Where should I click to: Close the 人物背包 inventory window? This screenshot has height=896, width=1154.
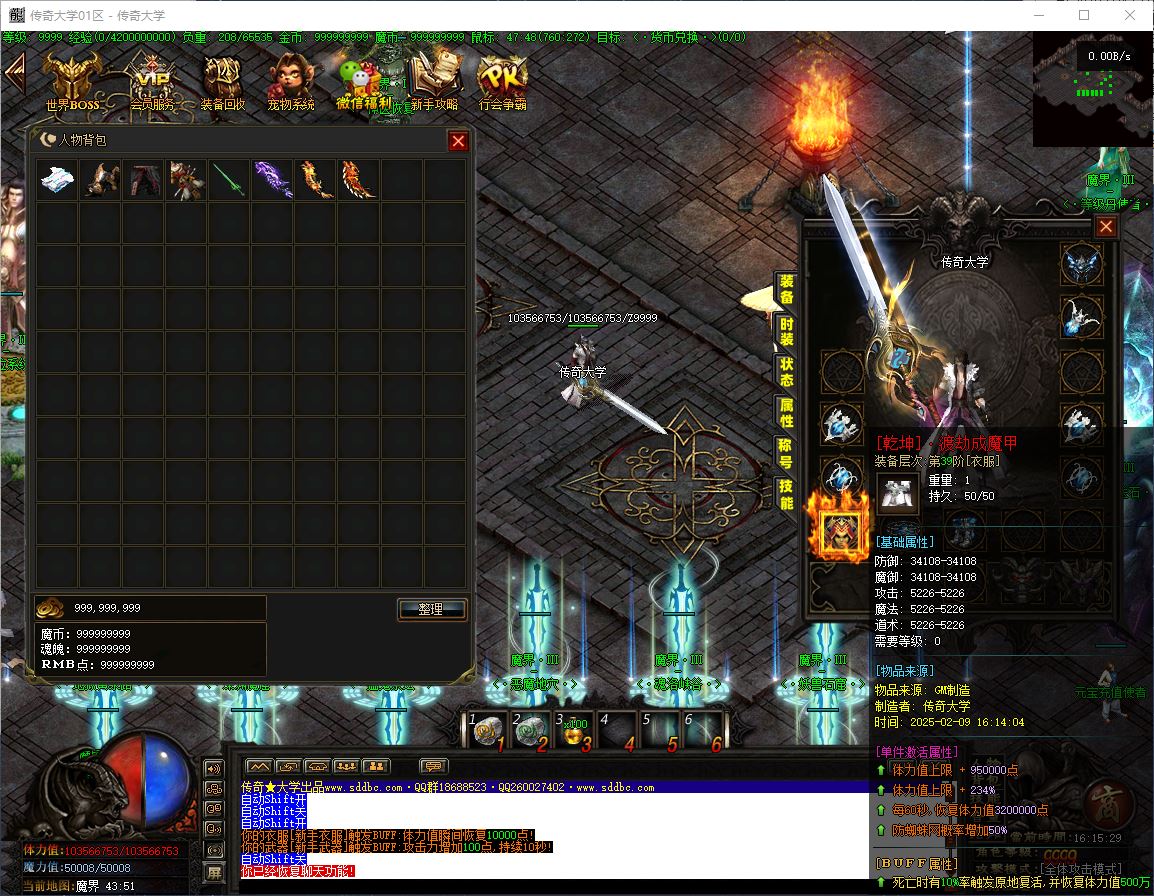tap(458, 141)
